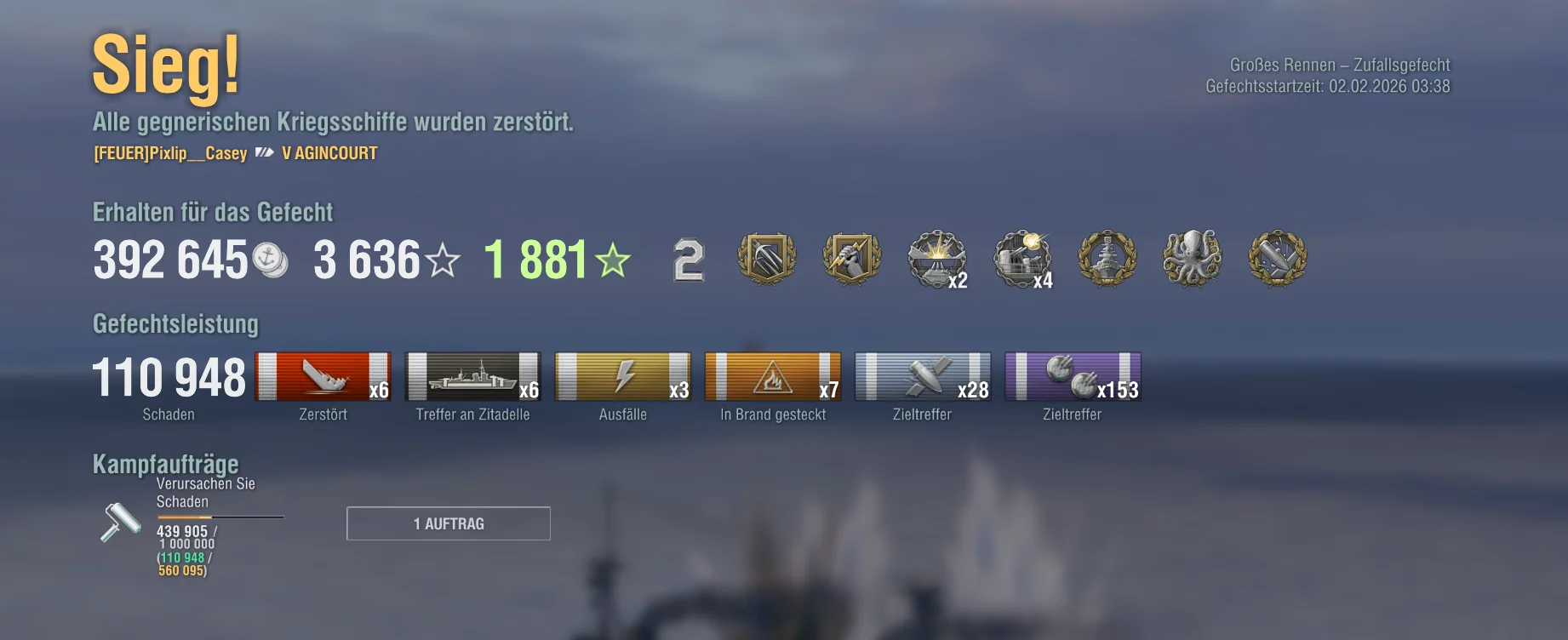Inspect the shell in laurel wreath medal

1277,258
